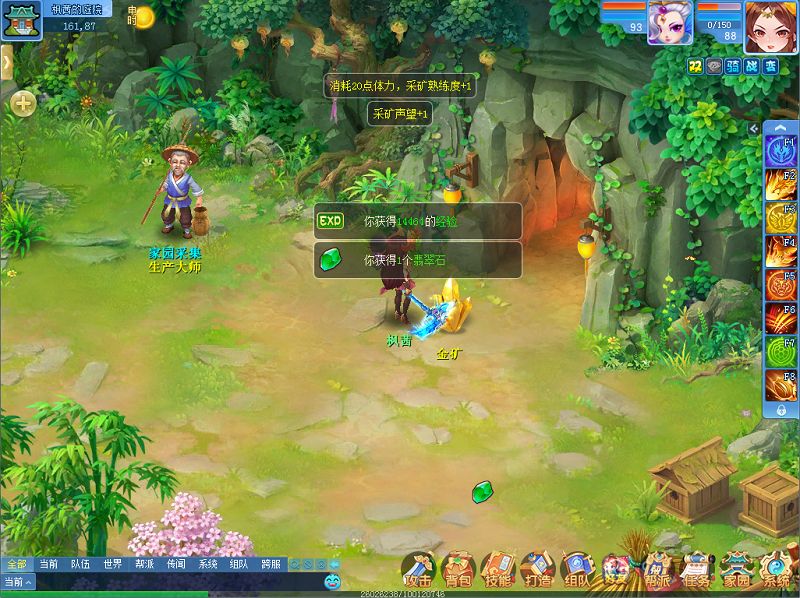Activate the F1 blue flame skill
Image resolution: width=800 pixels, height=598 pixels.
point(780,151)
